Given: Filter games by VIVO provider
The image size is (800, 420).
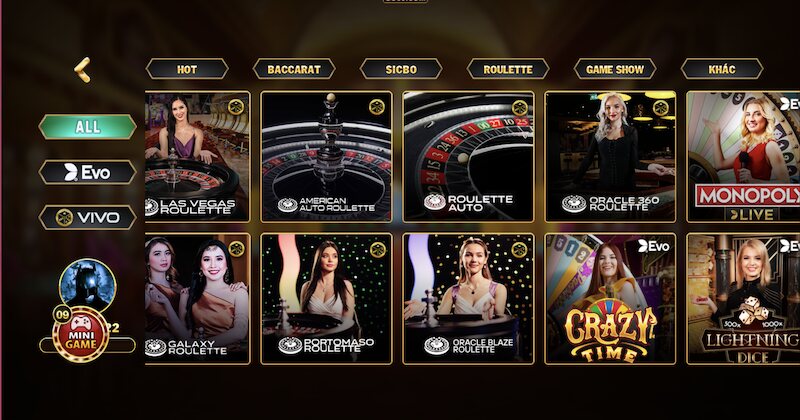Looking at the screenshot, I should point(87,217).
